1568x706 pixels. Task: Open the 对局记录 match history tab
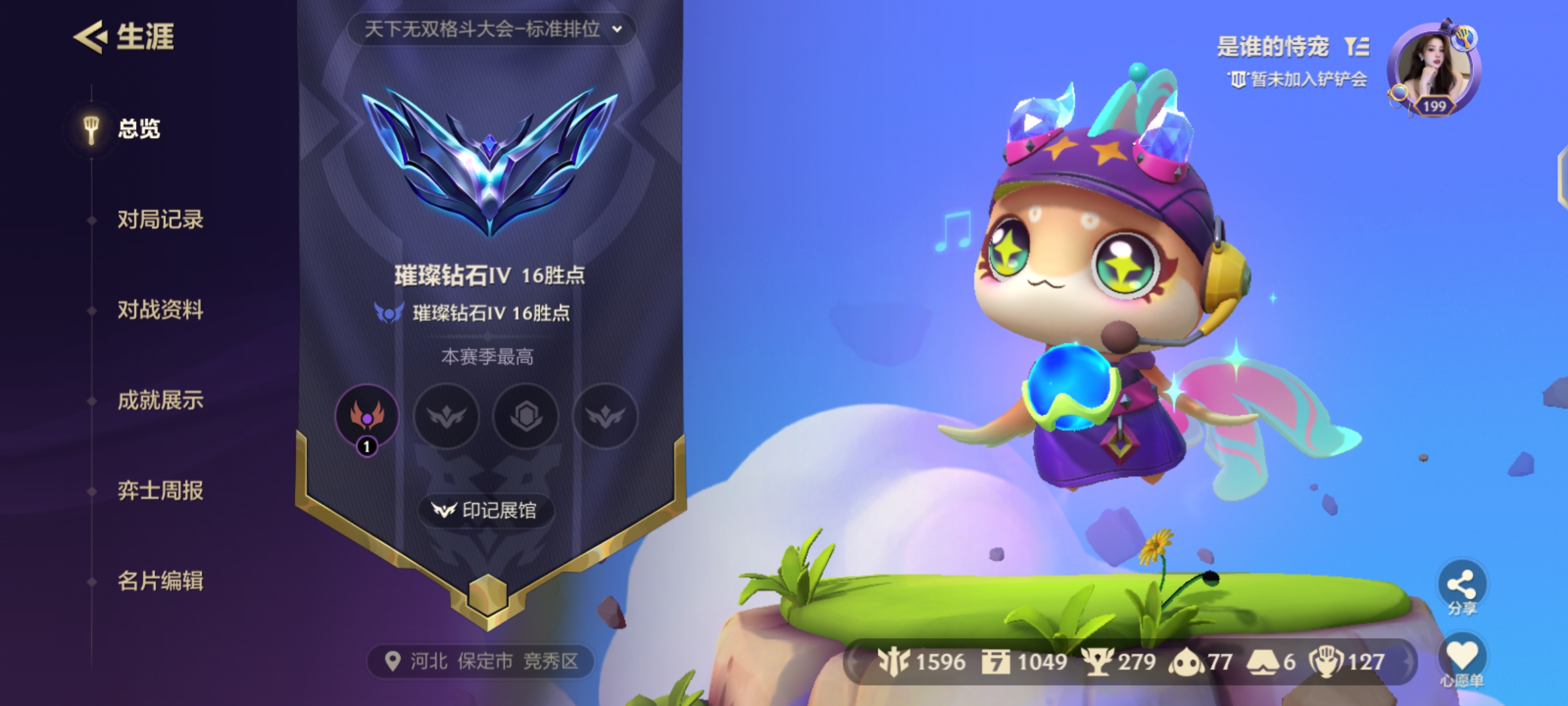[160, 220]
